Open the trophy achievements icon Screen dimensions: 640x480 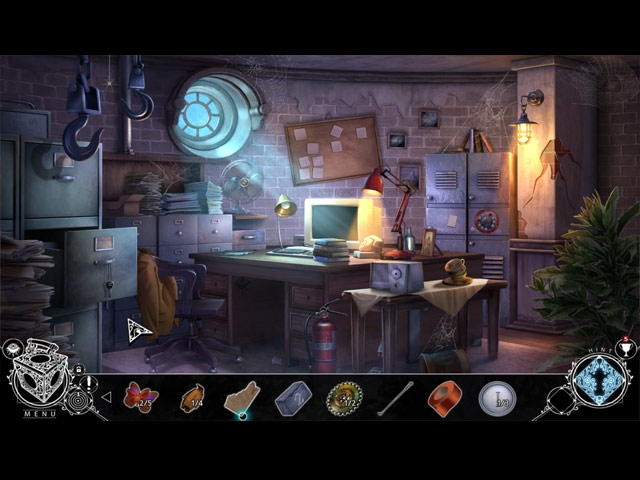coord(627,348)
